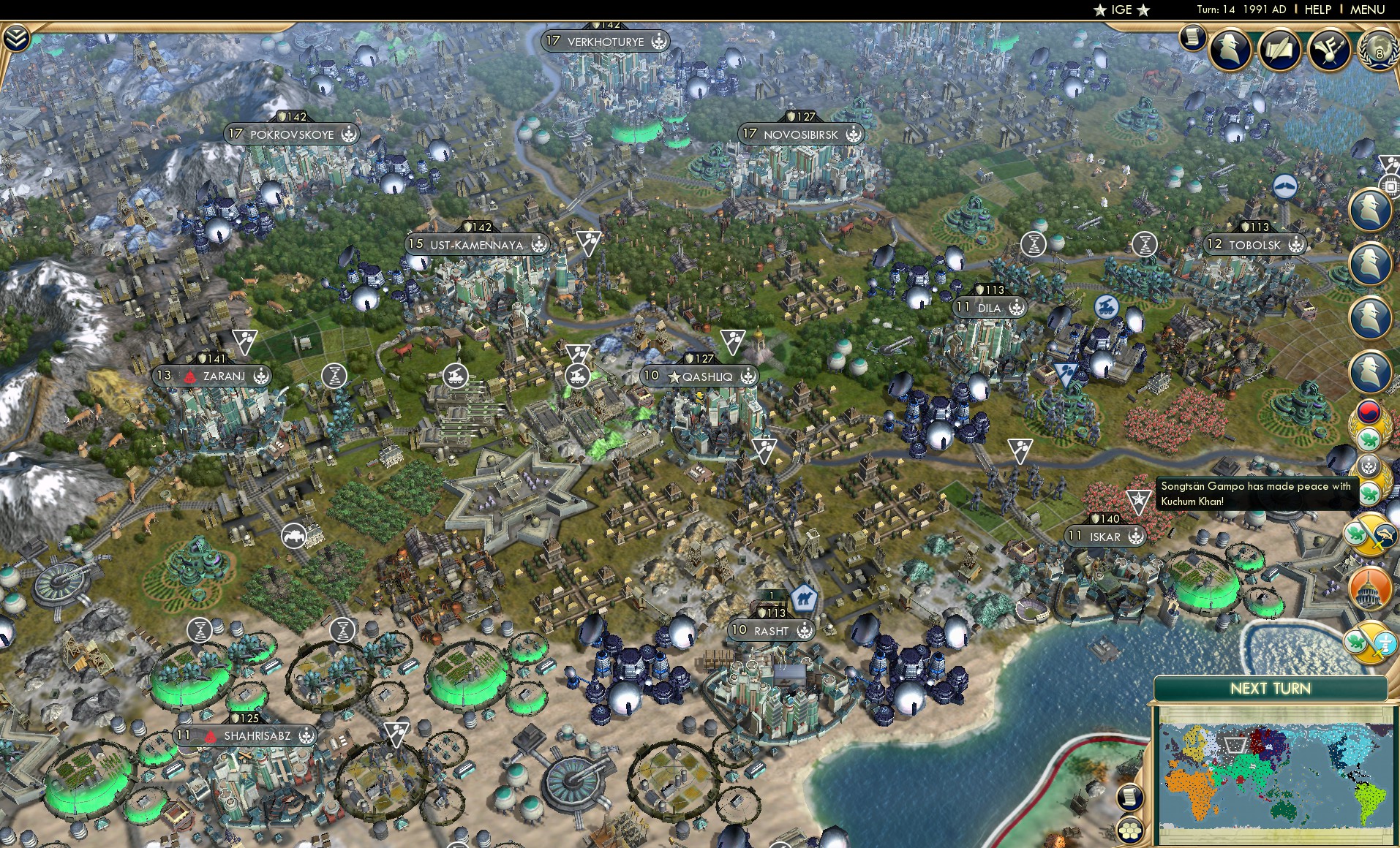Click the honeycomb icon beside the minimap
Image resolution: width=1400 pixels, height=848 pixels.
[x=1131, y=828]
